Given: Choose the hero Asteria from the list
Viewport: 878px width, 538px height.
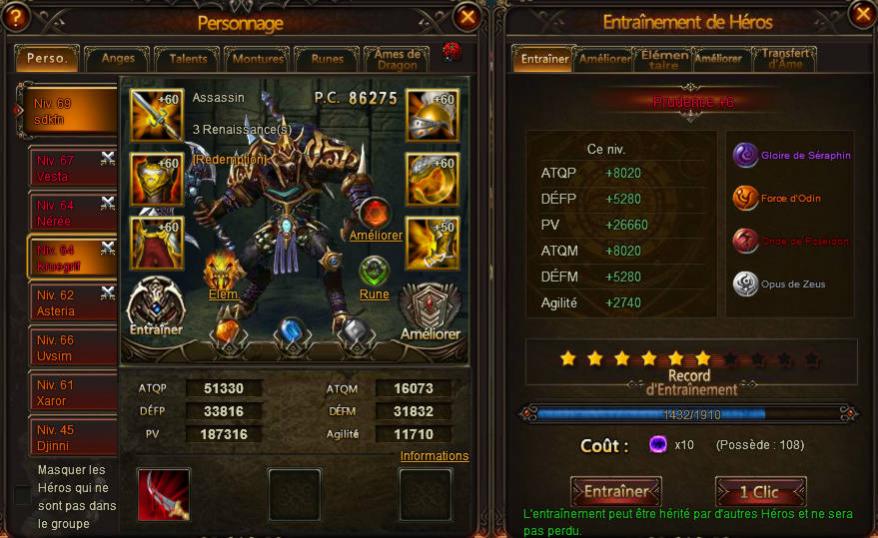Looking at the screenshot, I should (66, 303).
